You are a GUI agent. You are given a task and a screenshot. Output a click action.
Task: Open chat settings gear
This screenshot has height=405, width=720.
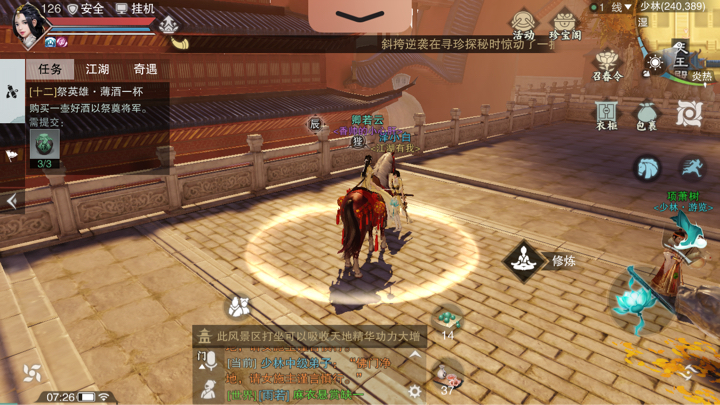coord(414,391)
